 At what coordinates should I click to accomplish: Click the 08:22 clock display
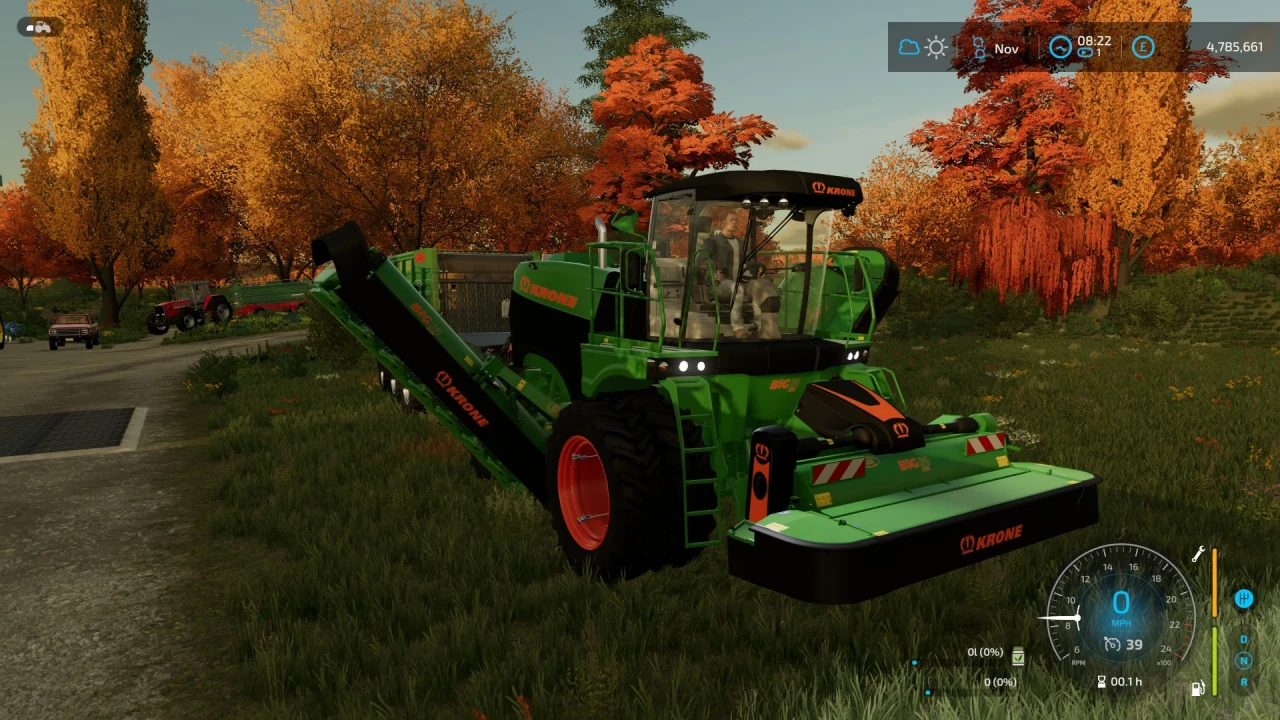(x=1094, y=42)
